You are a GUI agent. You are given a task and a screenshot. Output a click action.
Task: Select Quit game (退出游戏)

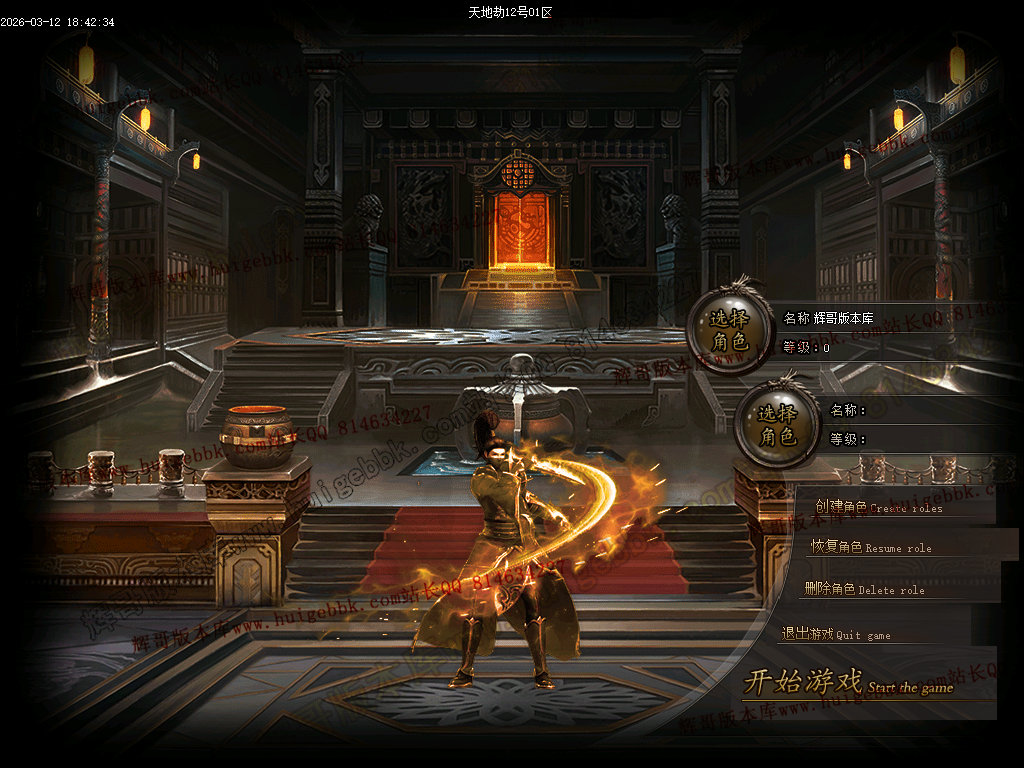835,634
